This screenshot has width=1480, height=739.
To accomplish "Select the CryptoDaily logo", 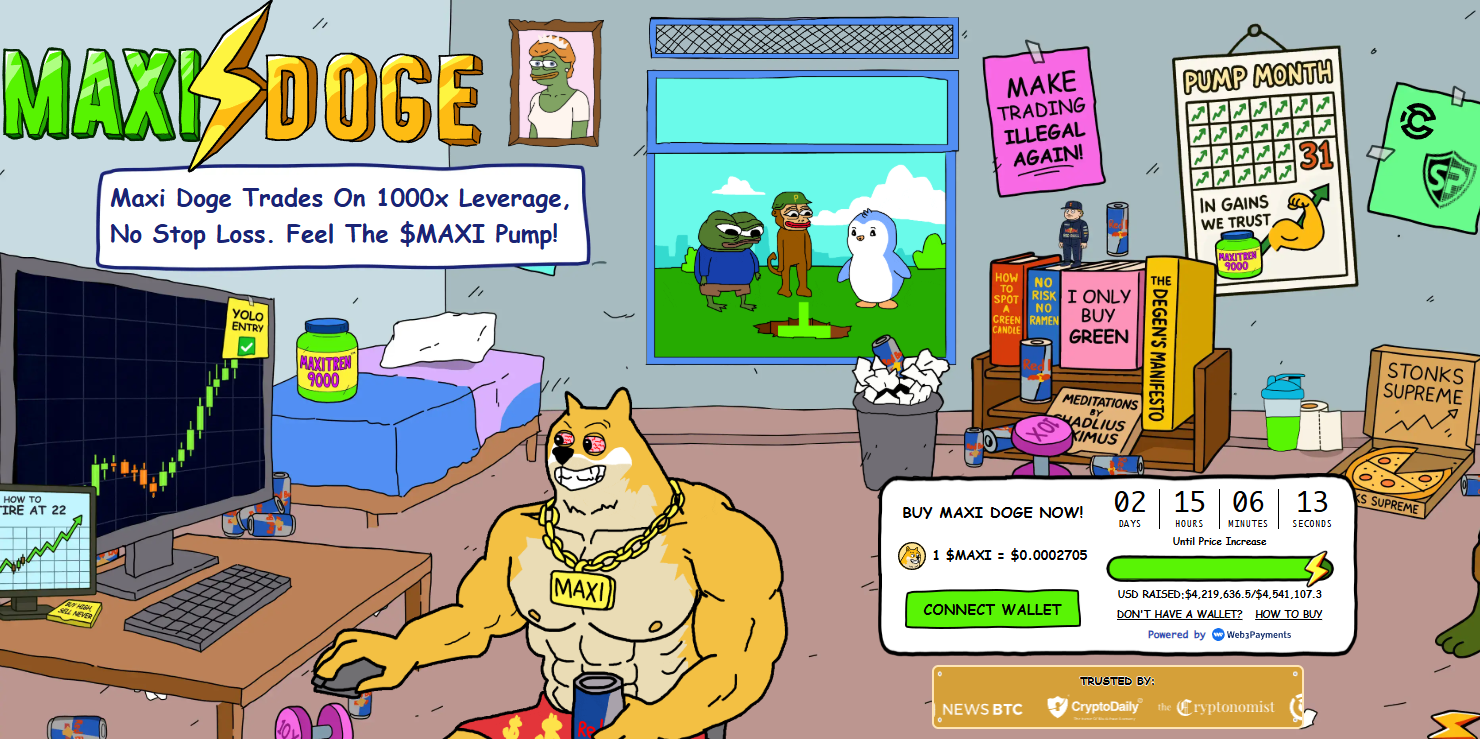I will [1094, 707].
